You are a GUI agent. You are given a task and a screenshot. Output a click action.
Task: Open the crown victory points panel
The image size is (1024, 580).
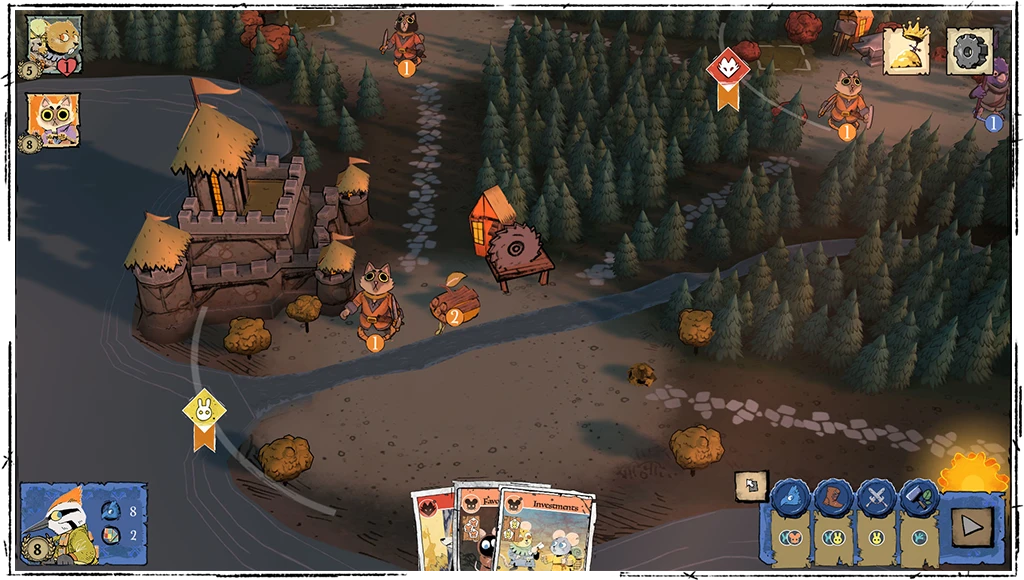pyautogui.click(x=906, y=50)
